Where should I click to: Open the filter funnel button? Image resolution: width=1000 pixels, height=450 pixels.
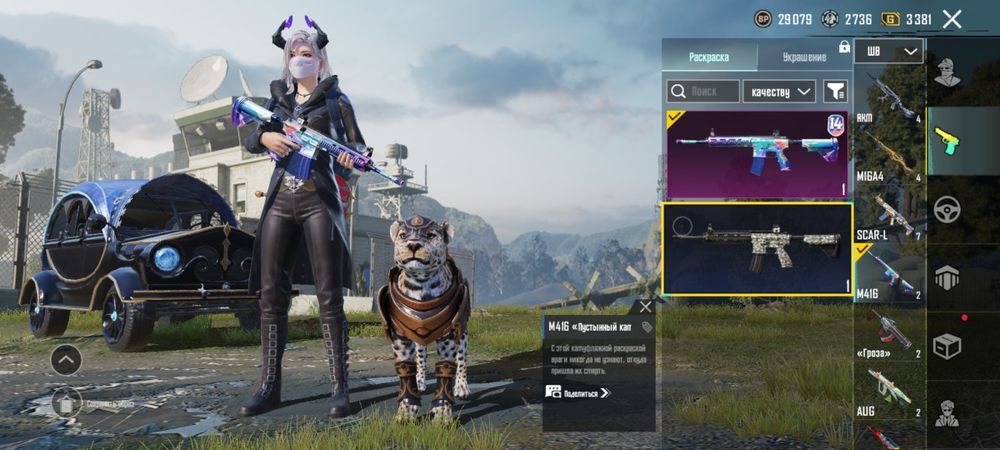point(835,92)
